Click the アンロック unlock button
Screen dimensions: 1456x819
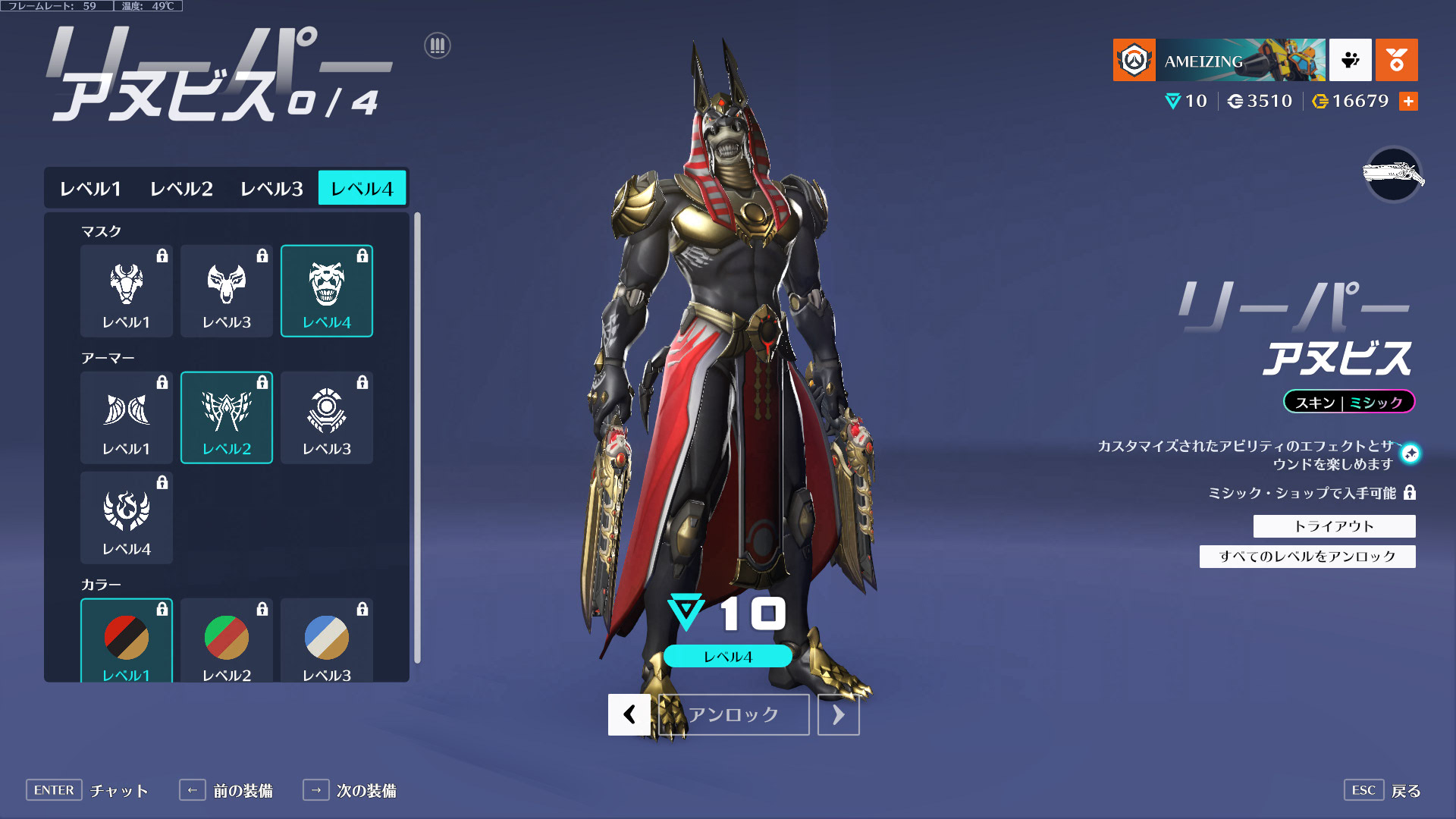pos(733,714)
